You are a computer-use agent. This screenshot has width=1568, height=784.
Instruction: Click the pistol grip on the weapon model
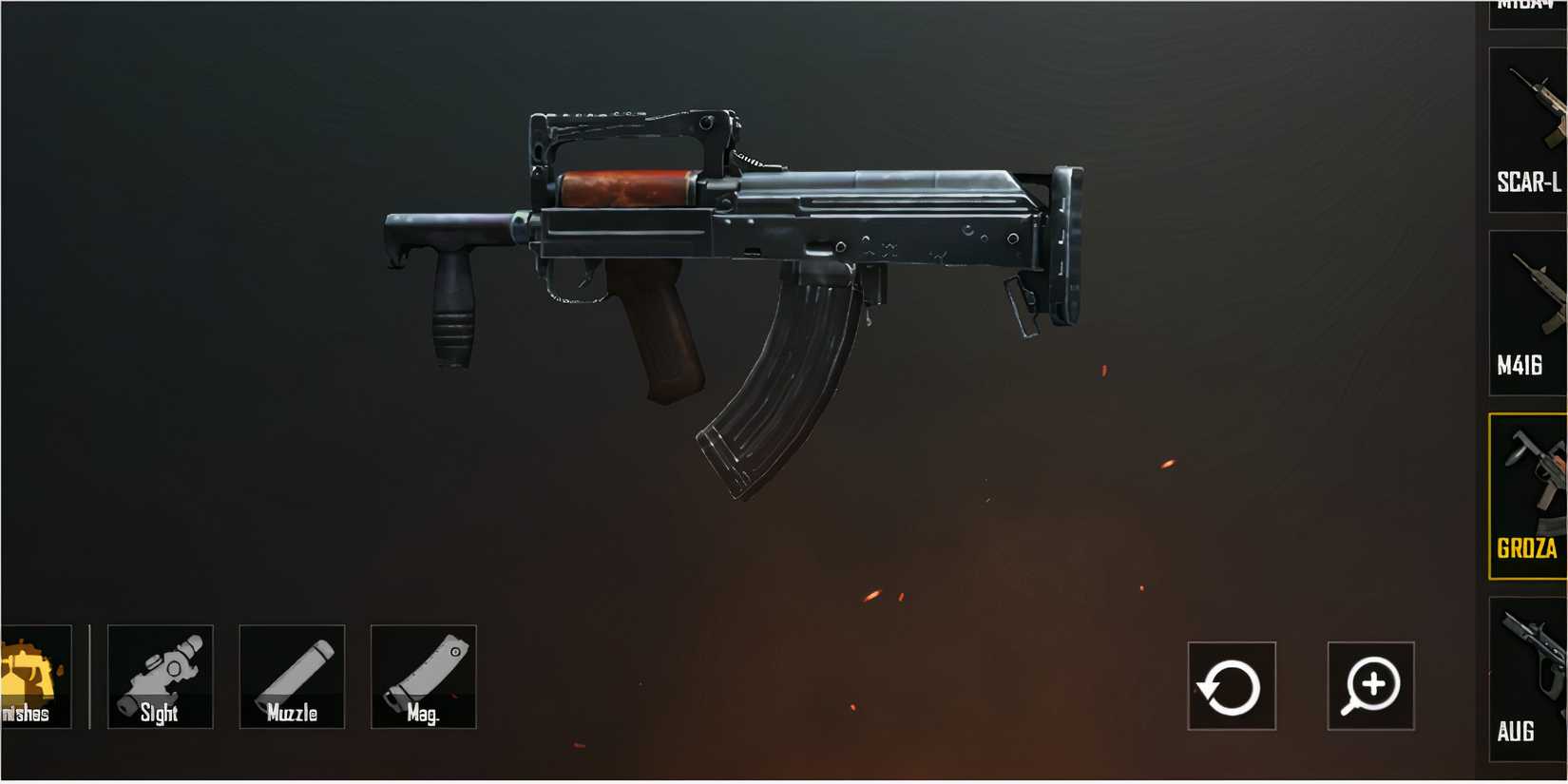[x=658, y=333]
